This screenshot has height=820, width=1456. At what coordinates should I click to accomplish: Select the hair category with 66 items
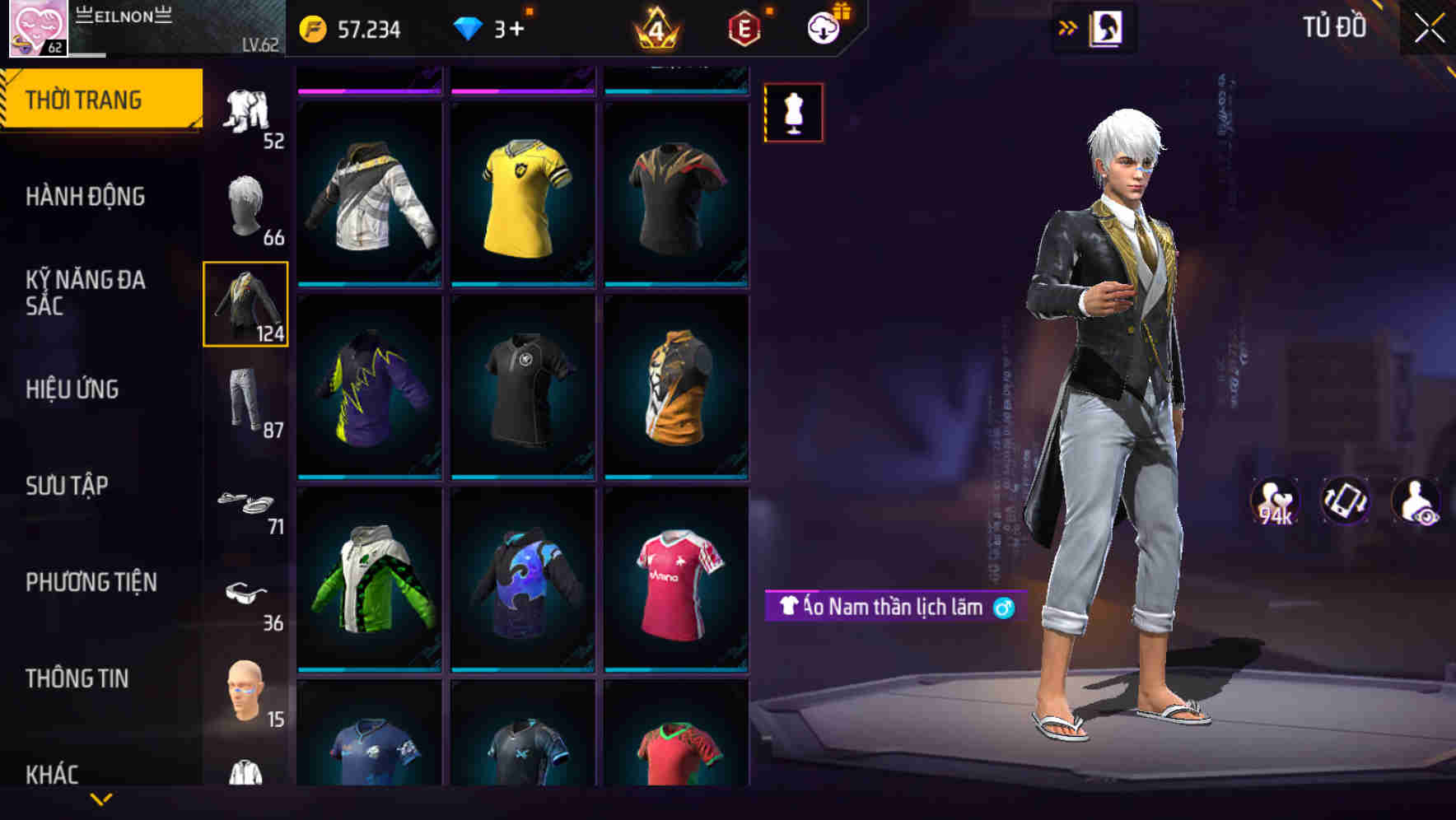[x=246, y=206]
